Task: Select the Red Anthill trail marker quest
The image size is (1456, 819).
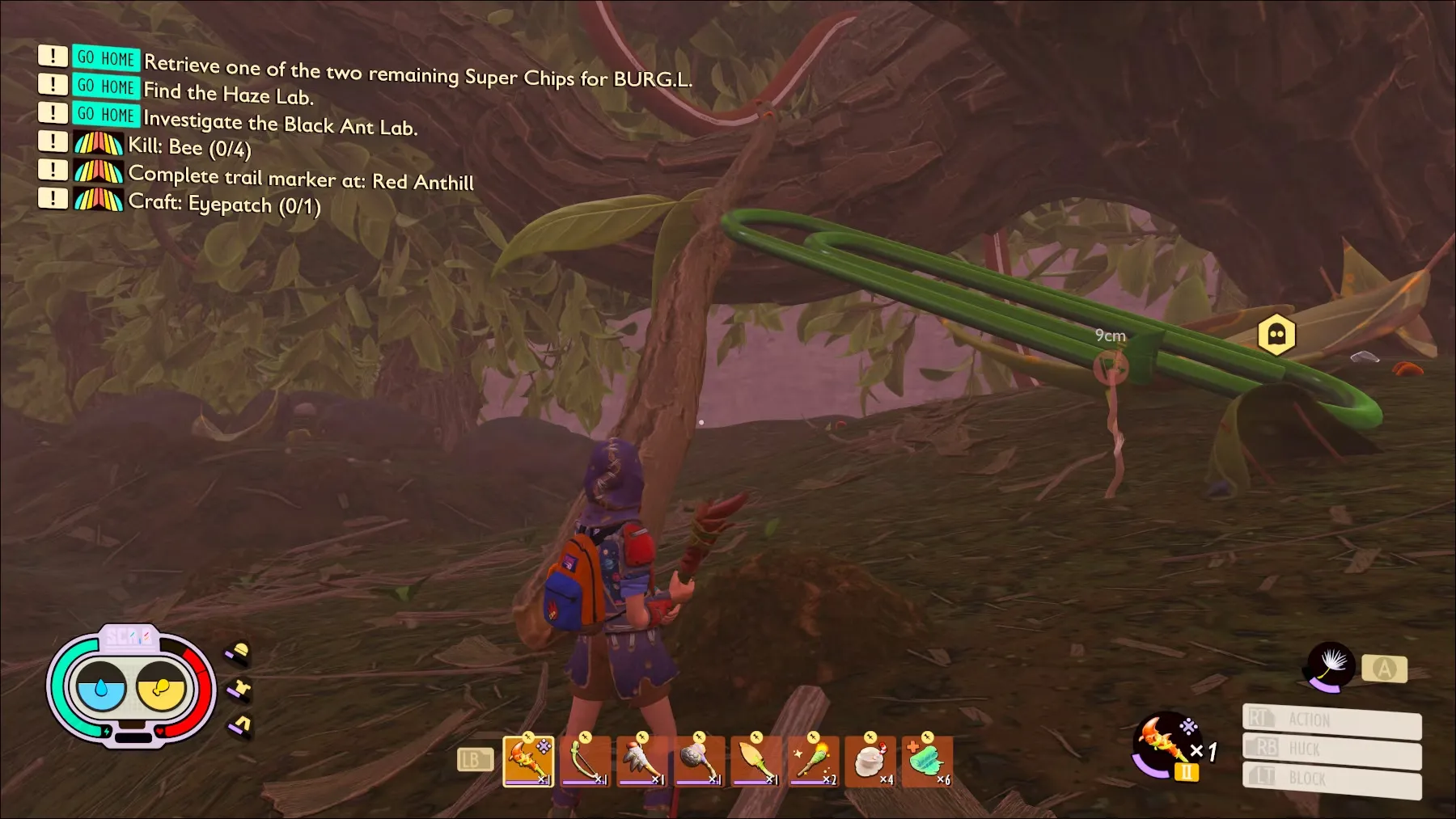Action: click(x=301, y=177)
